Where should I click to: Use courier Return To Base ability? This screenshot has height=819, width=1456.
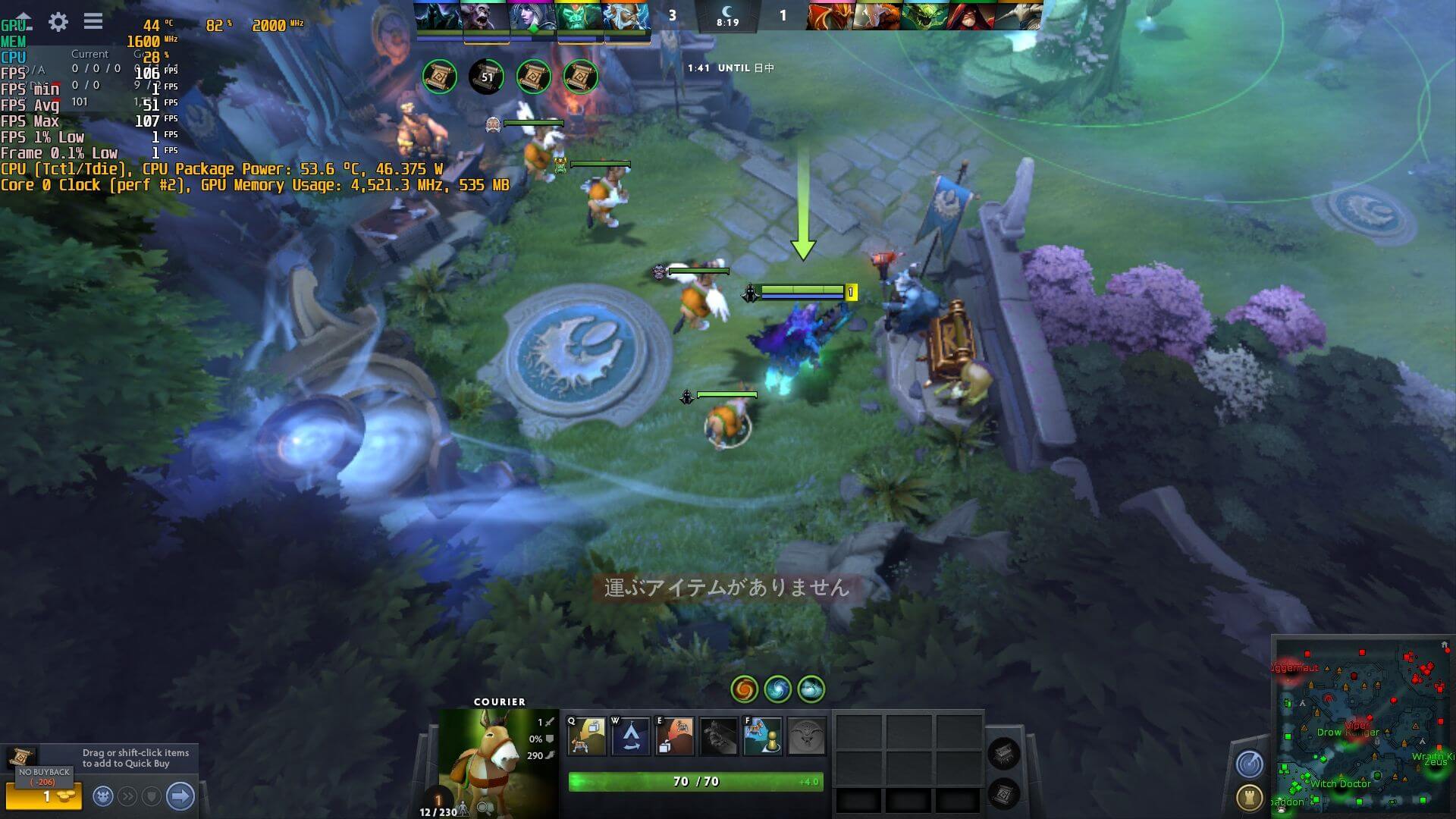tap(588, 736)
